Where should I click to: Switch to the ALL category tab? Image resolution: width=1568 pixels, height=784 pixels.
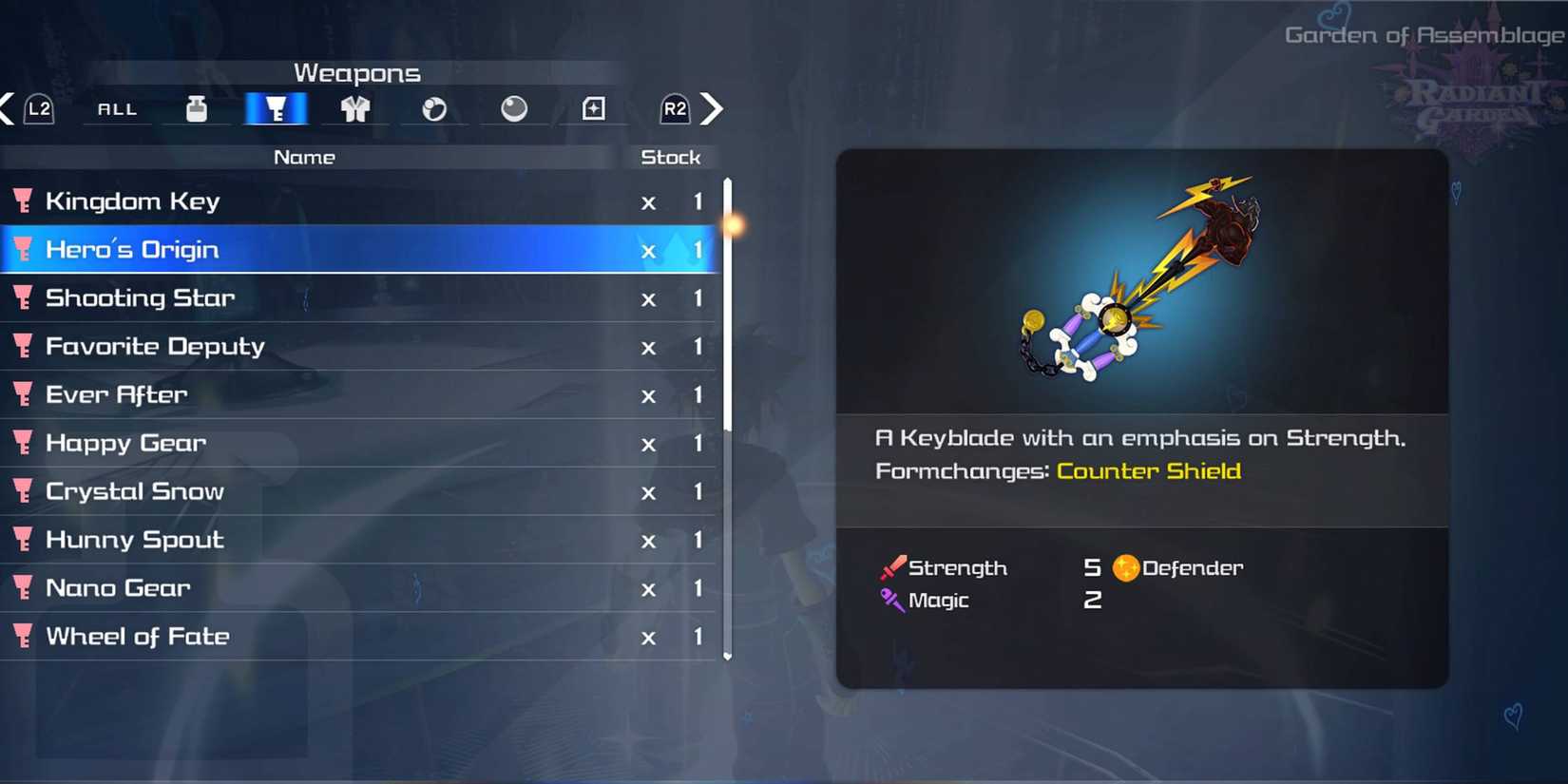(x=116, y=108)
